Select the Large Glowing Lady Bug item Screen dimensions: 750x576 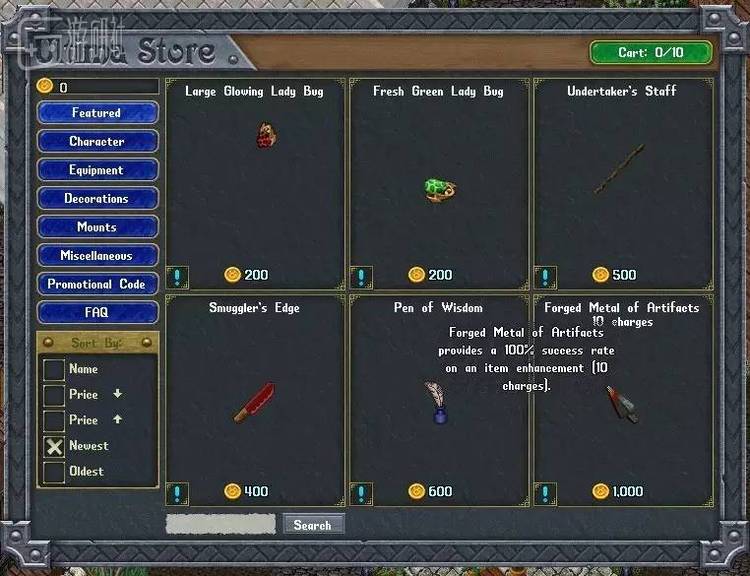click(x=265, y=135)
